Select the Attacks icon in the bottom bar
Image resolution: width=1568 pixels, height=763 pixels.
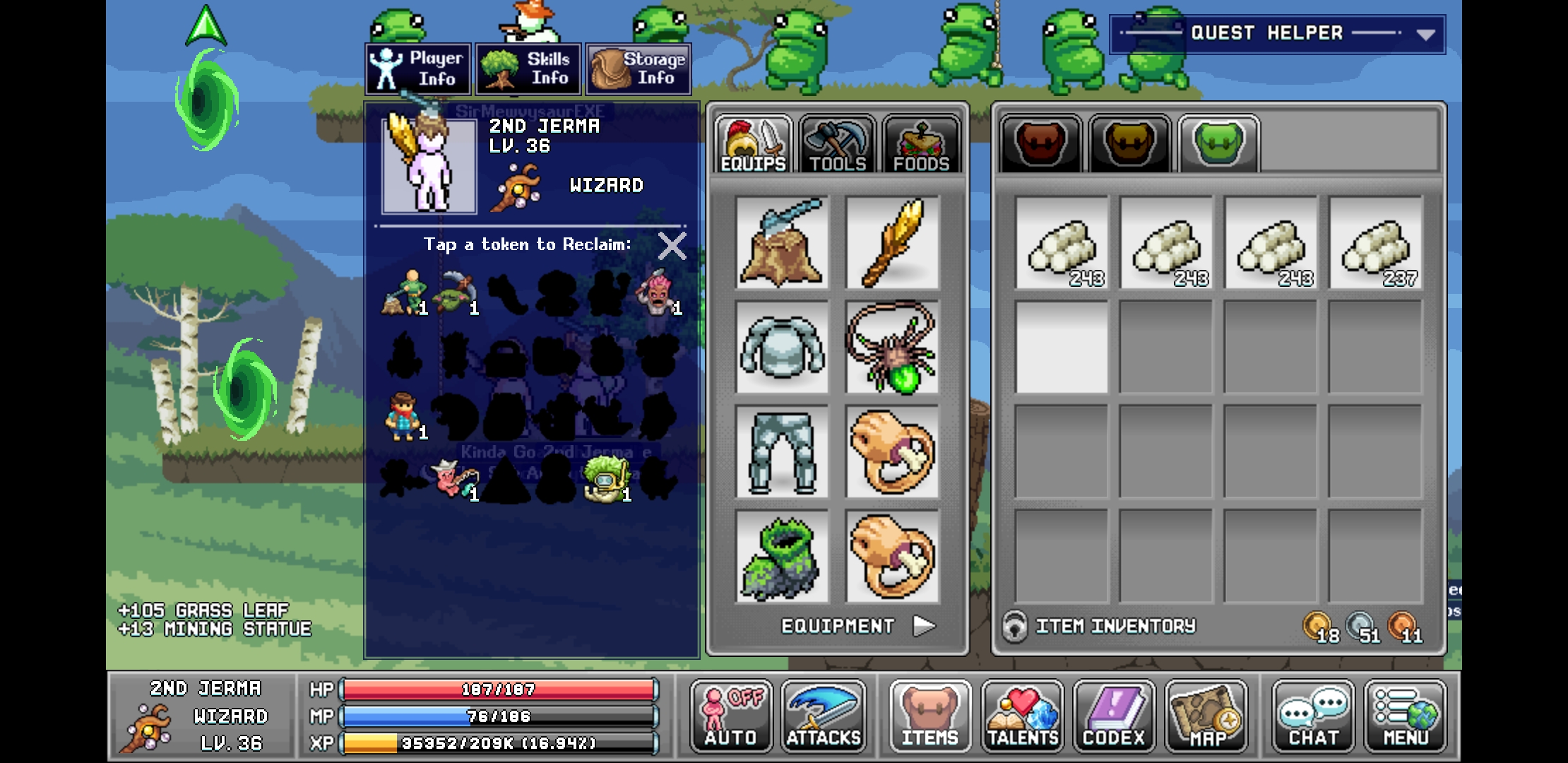coord(824,717)
